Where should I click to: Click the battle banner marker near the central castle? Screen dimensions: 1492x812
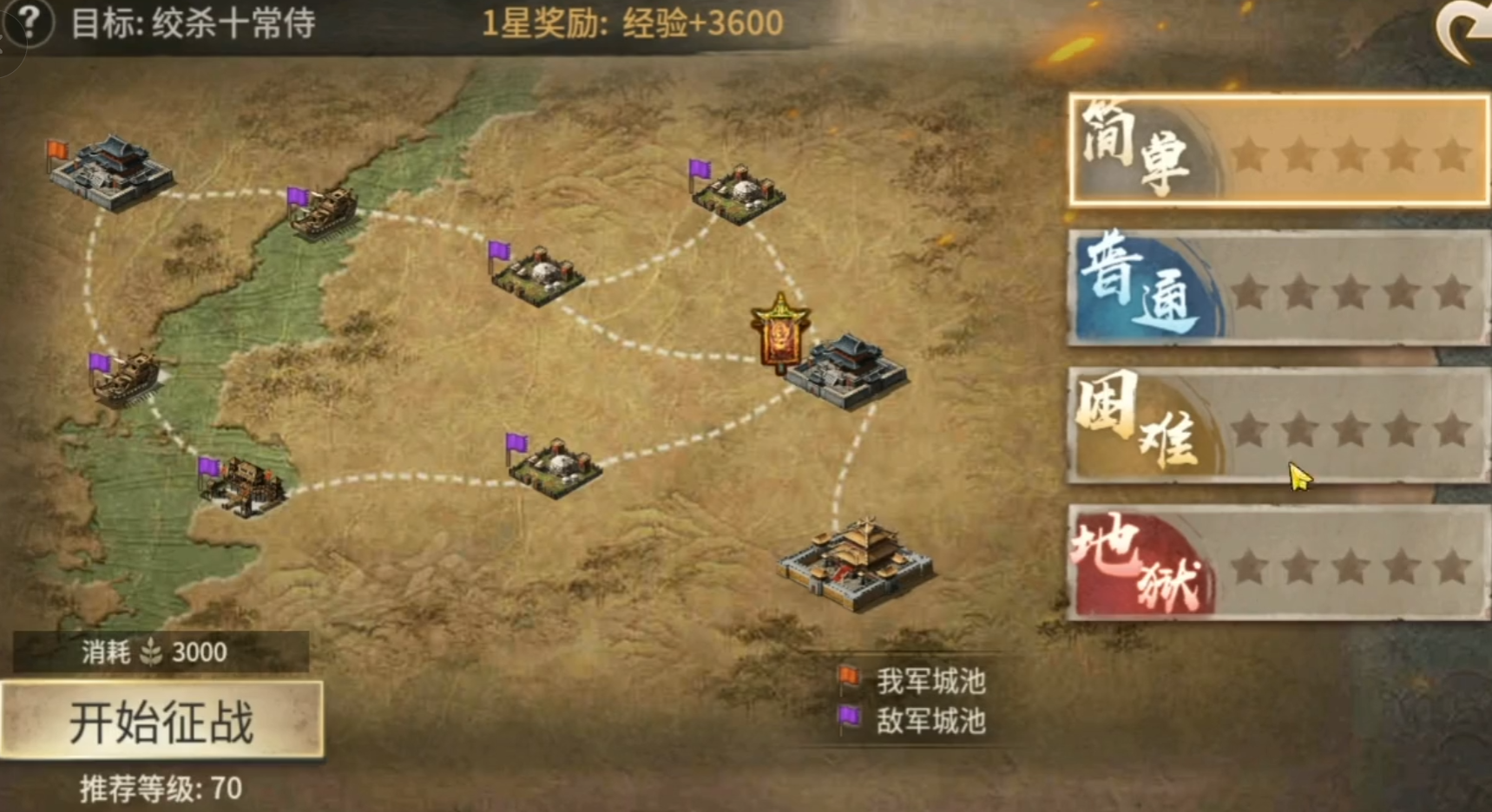pos(779,334)
